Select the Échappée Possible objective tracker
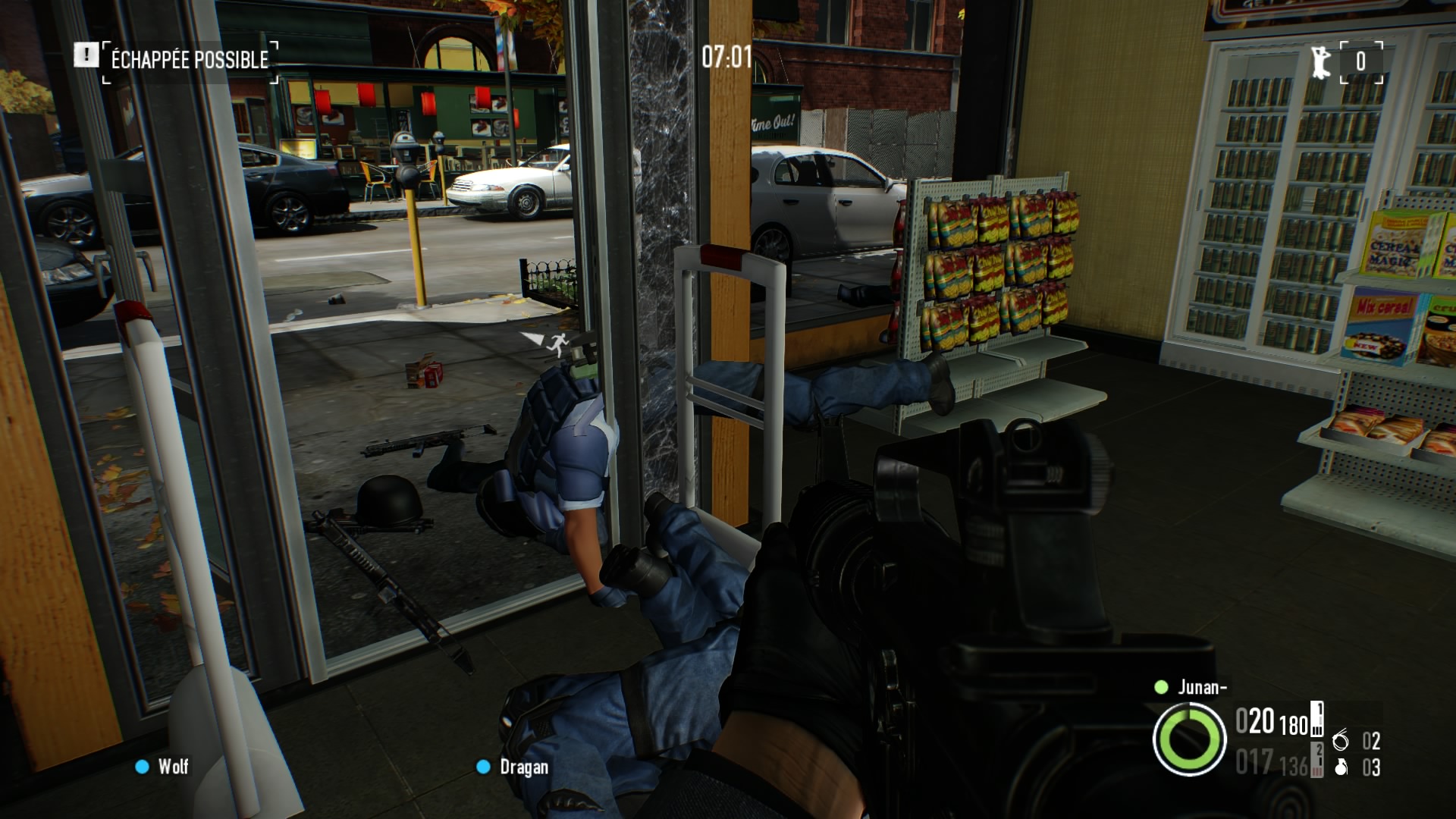Viewport: 1456px width, 819px height. tap(190, 59)
